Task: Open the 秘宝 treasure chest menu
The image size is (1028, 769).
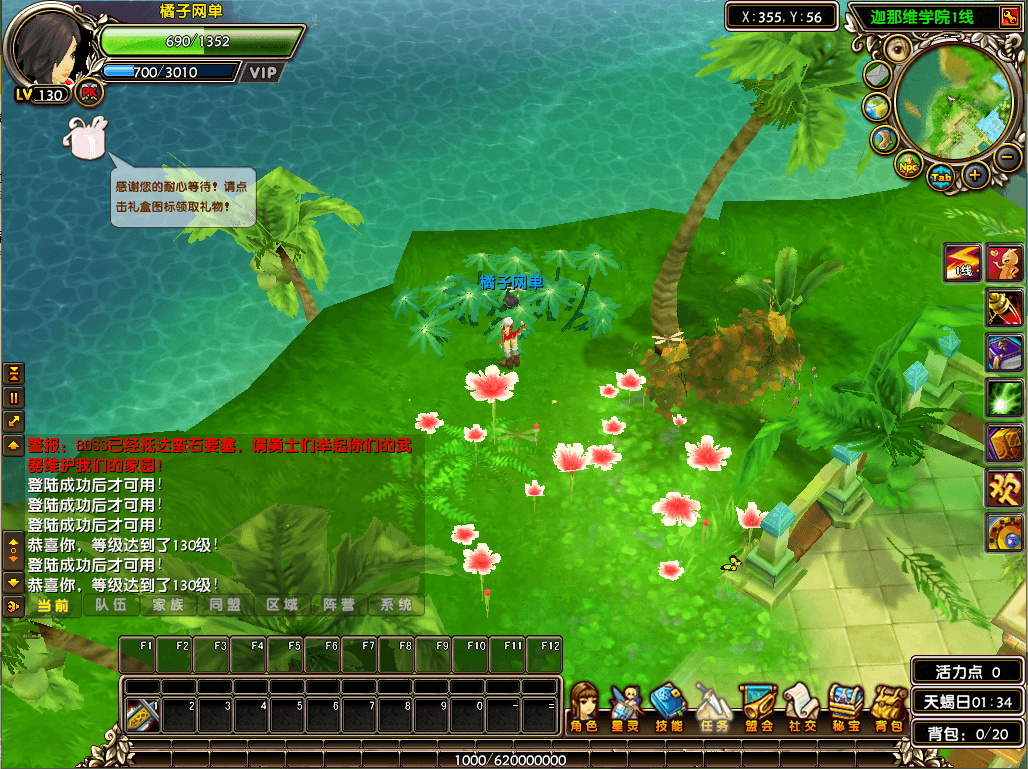Action: (x=845, y=707)
